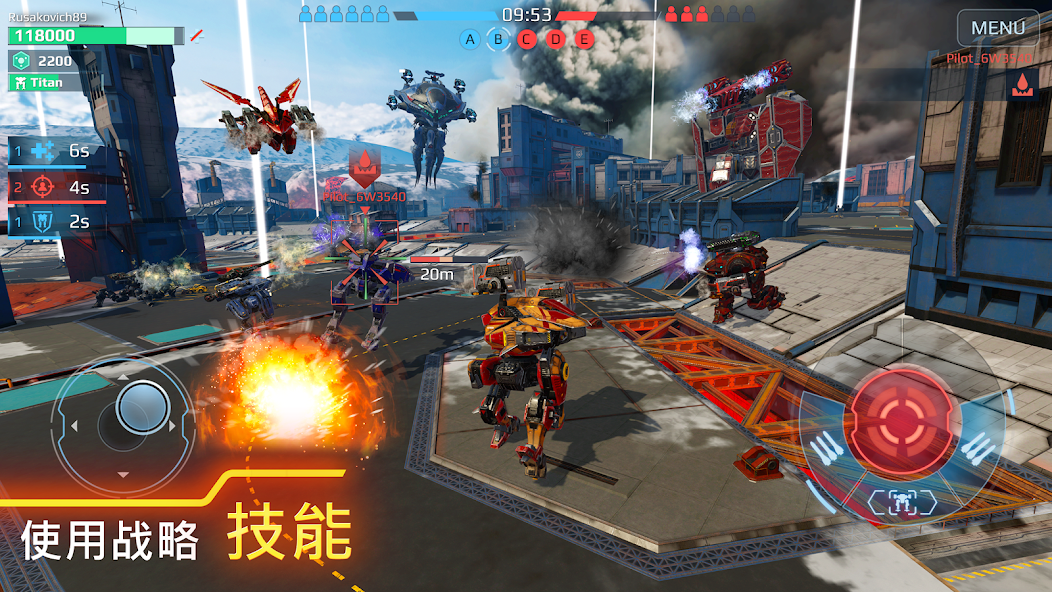Image resolution: width=1052 pixels, height=592 pixels.
Task: Tap beacon A indicator
Action: click(x=469, y=39)
